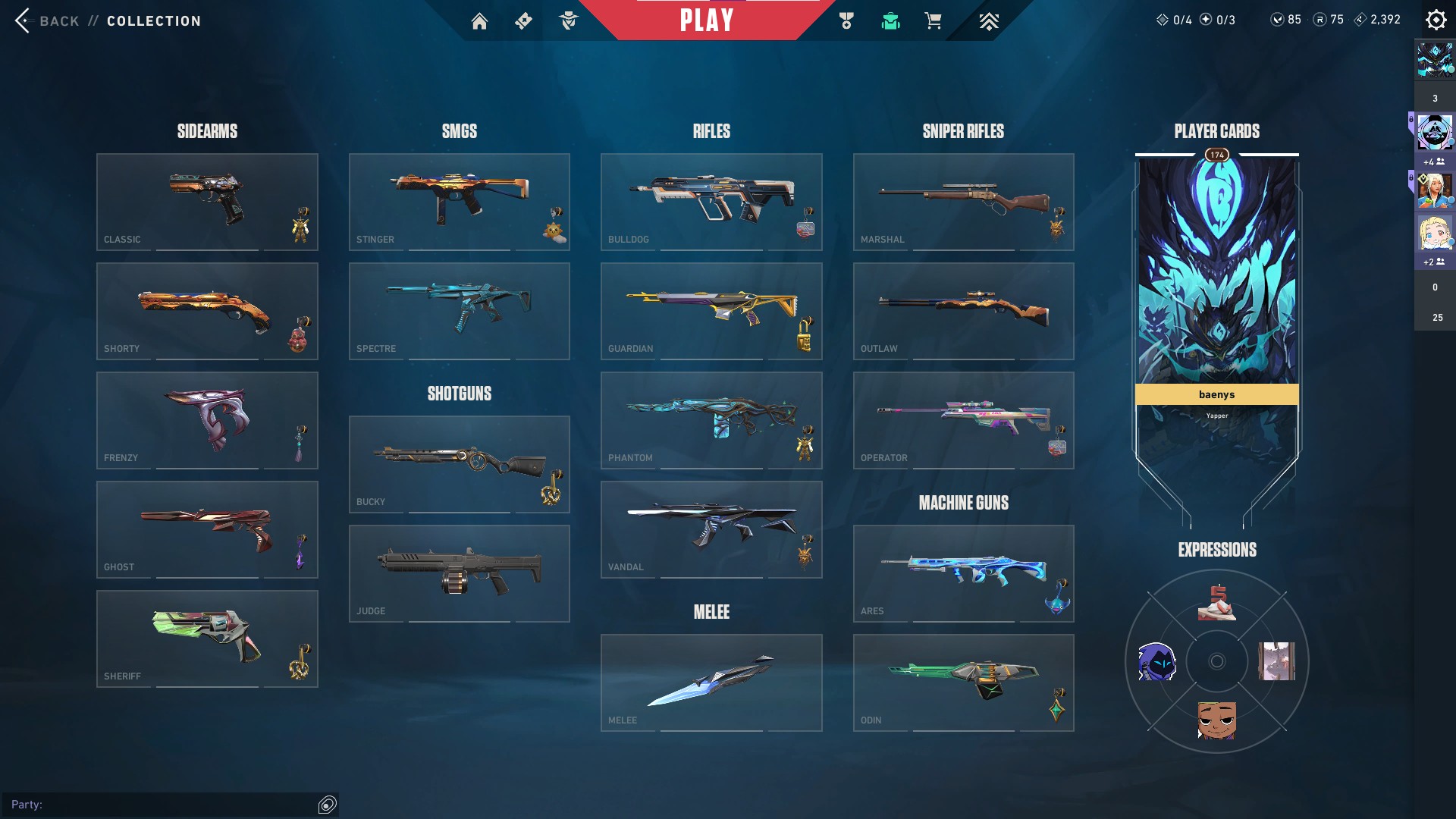This screenshot has width=1456, height=819.
Task: Choose the Vandal rifle slot
Action: (711, 529)
